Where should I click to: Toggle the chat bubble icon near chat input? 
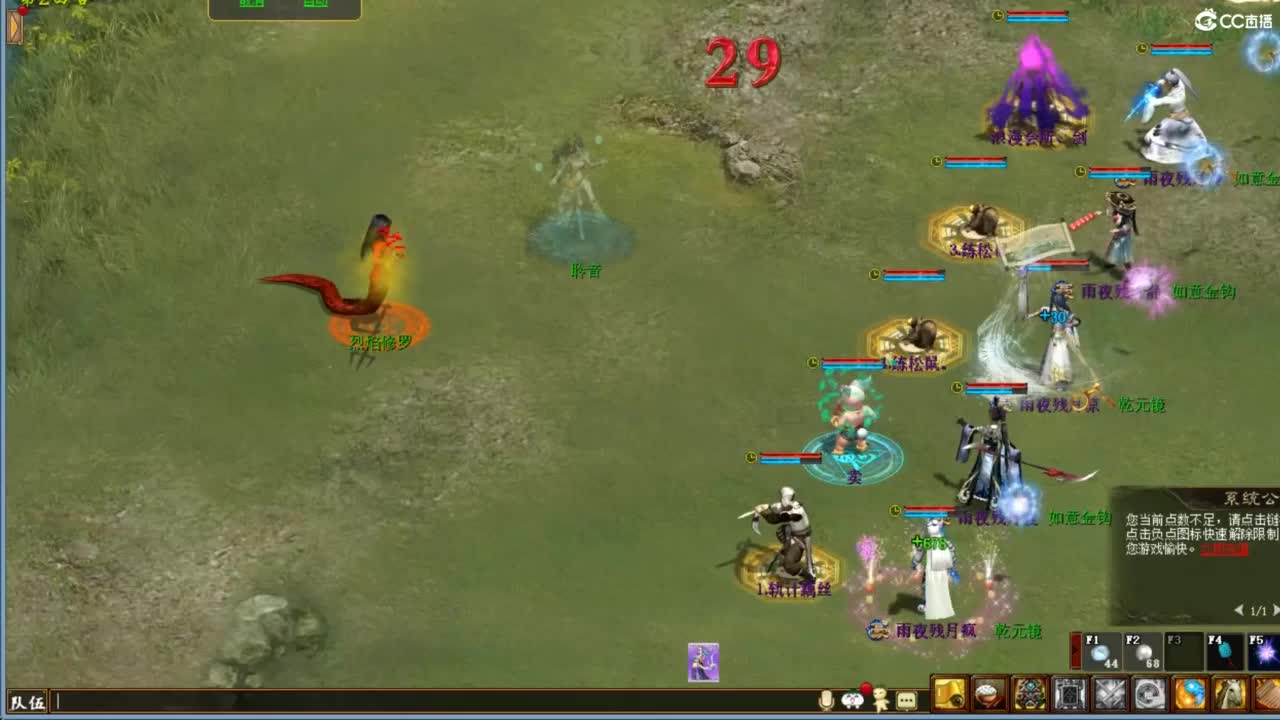click(906, 700)
